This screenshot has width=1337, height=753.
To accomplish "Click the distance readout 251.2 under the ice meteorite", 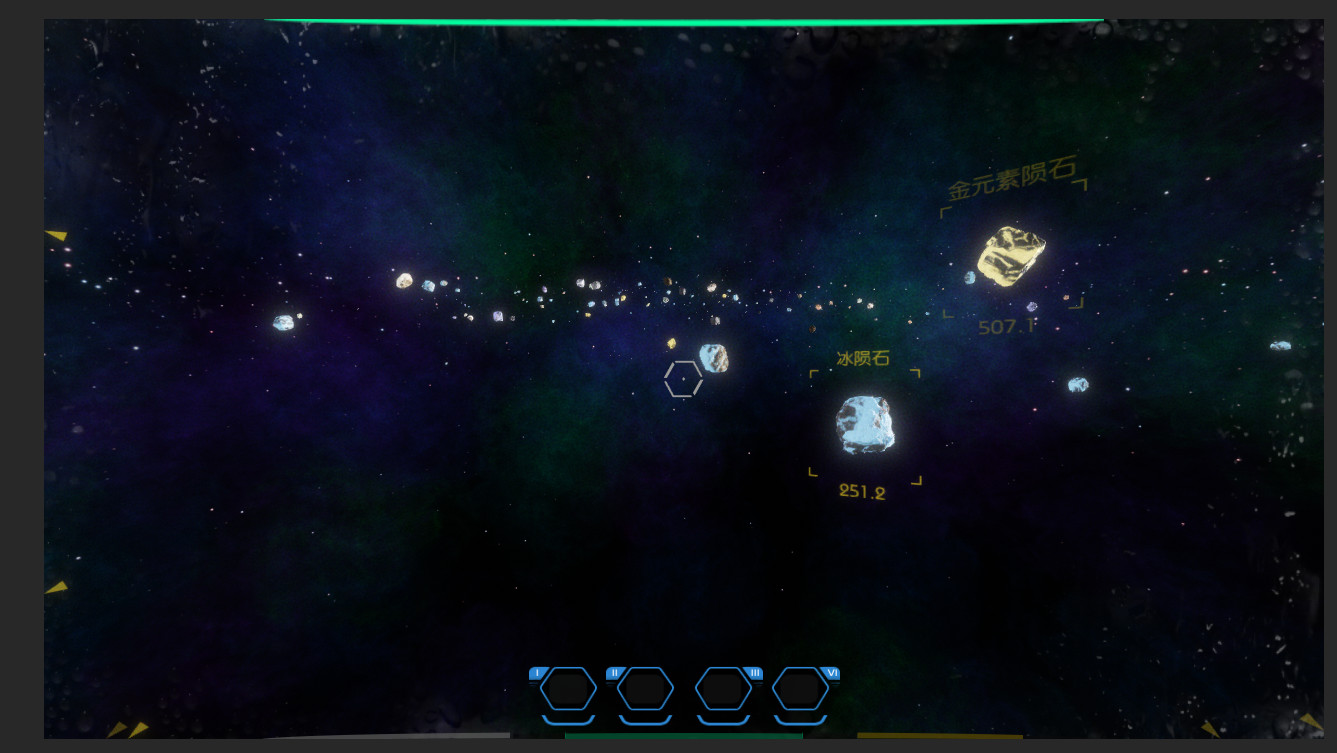I will 862,489.
